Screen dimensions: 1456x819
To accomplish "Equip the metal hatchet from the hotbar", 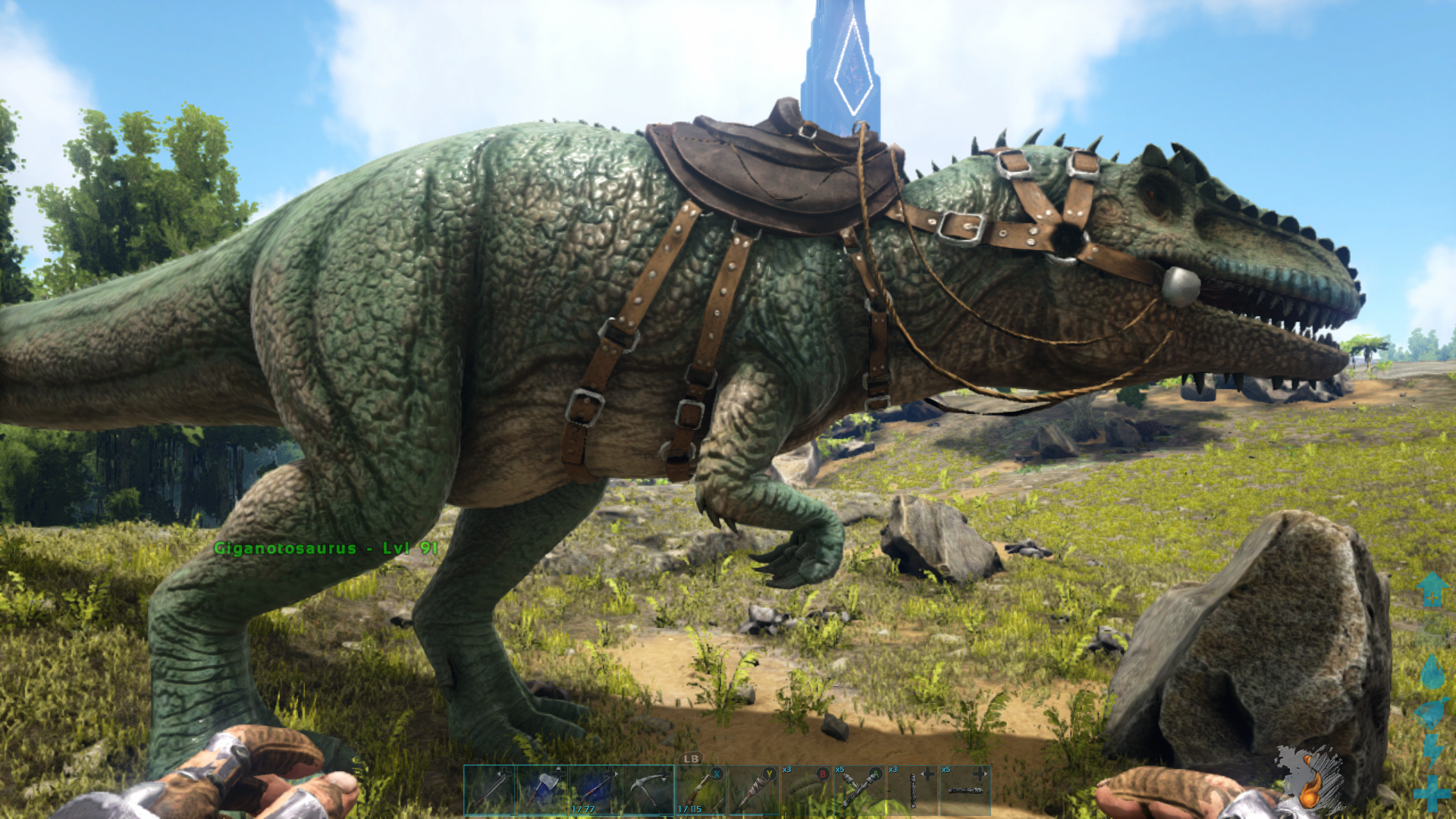I will point(542,789).
